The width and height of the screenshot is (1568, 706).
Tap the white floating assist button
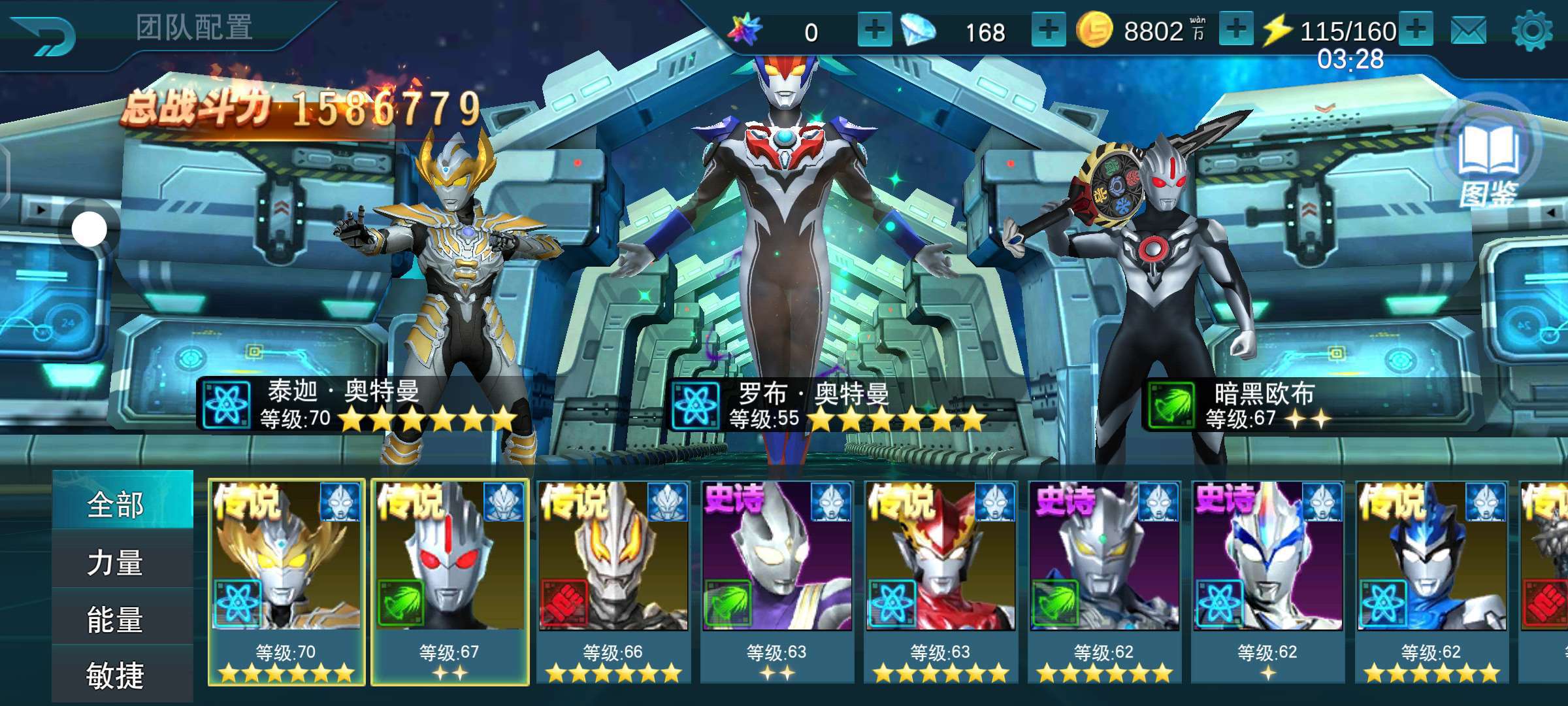coord(89,229)
